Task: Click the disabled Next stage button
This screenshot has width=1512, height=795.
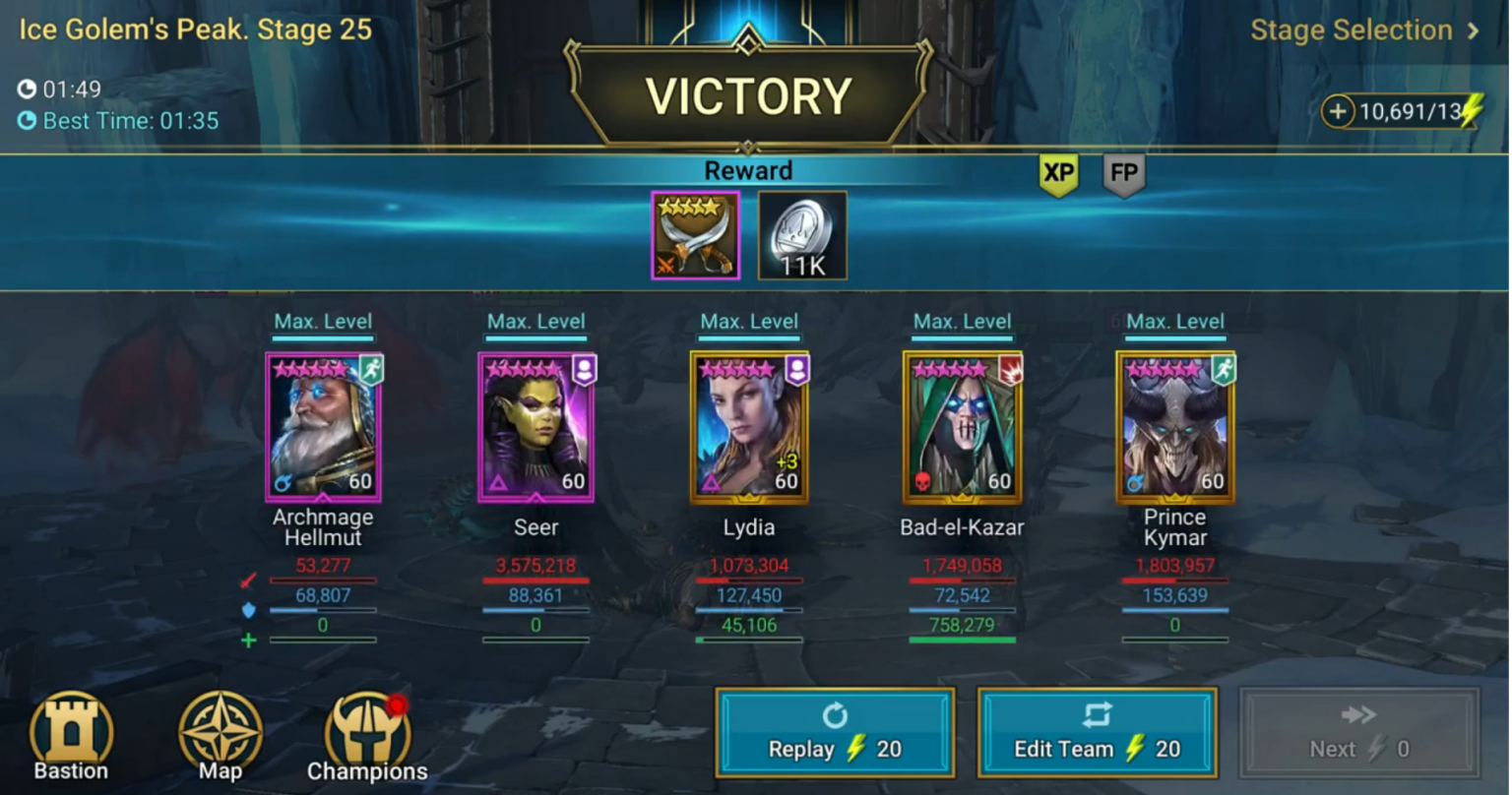Action: [1358, 733]
